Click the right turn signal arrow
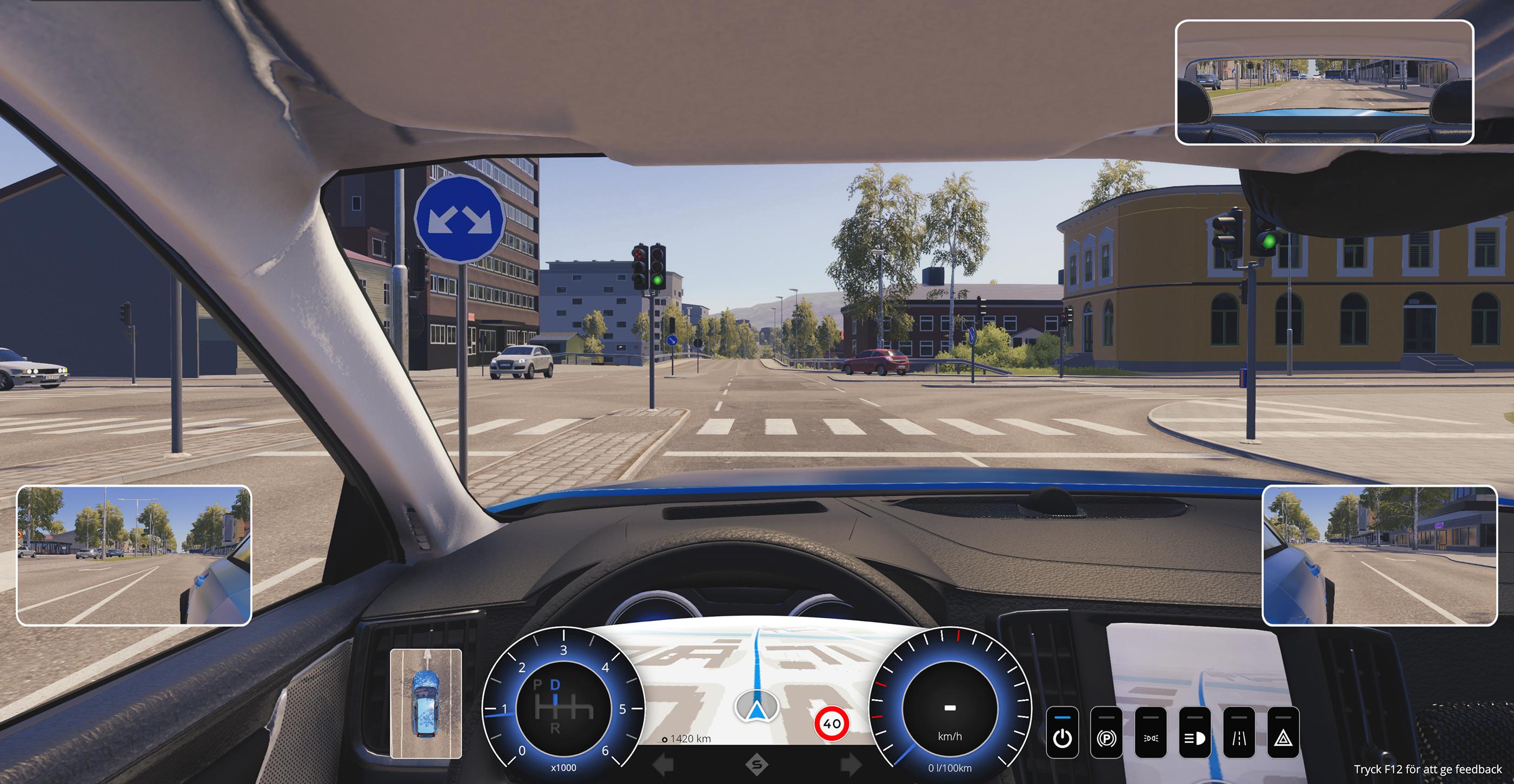The image size is (1514, 784). coord(851,765)
